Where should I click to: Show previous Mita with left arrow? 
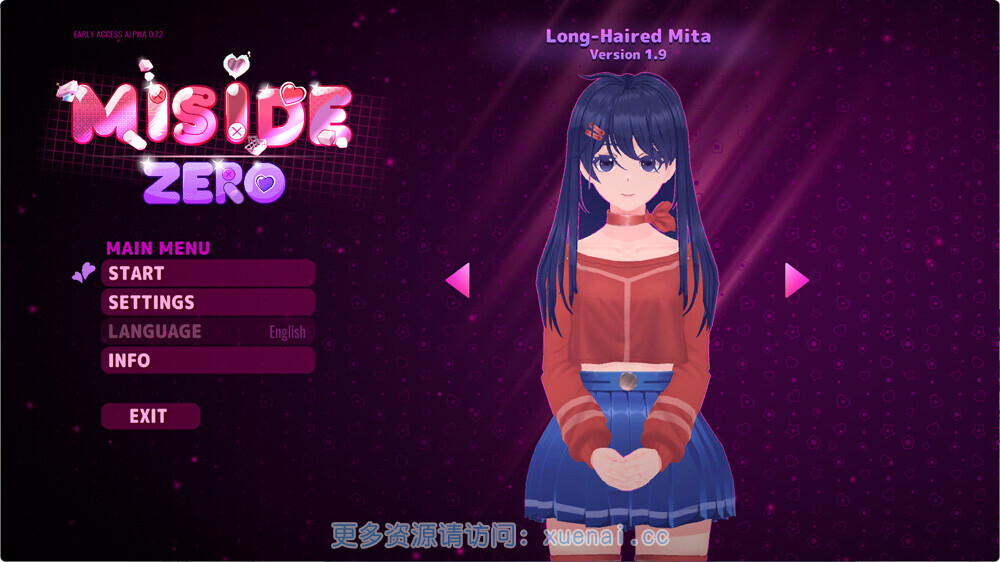coord(458,280)
